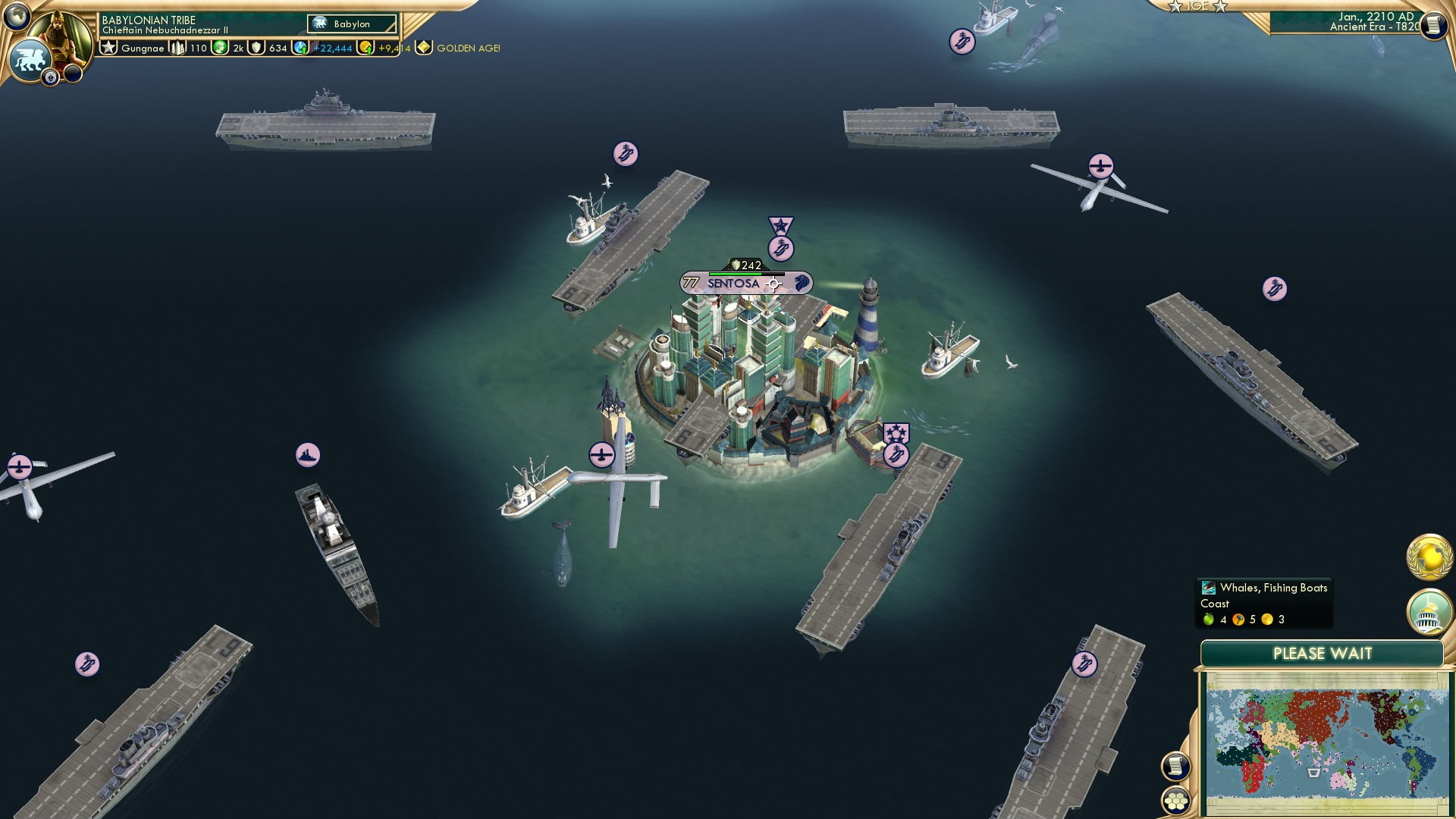Toggle the strategic view globe button
The width and height of the screenshot is (1456, 819).
coord(17,14)
